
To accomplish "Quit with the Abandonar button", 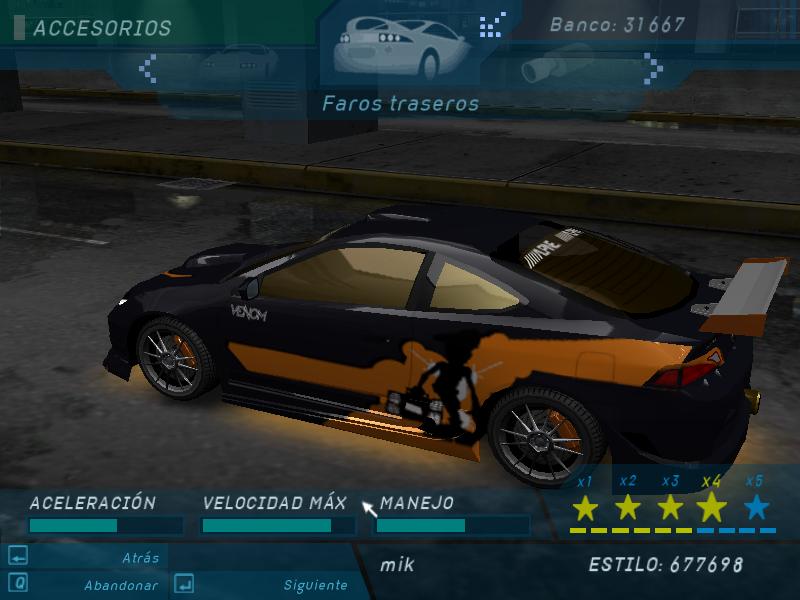I will (118, 585).
